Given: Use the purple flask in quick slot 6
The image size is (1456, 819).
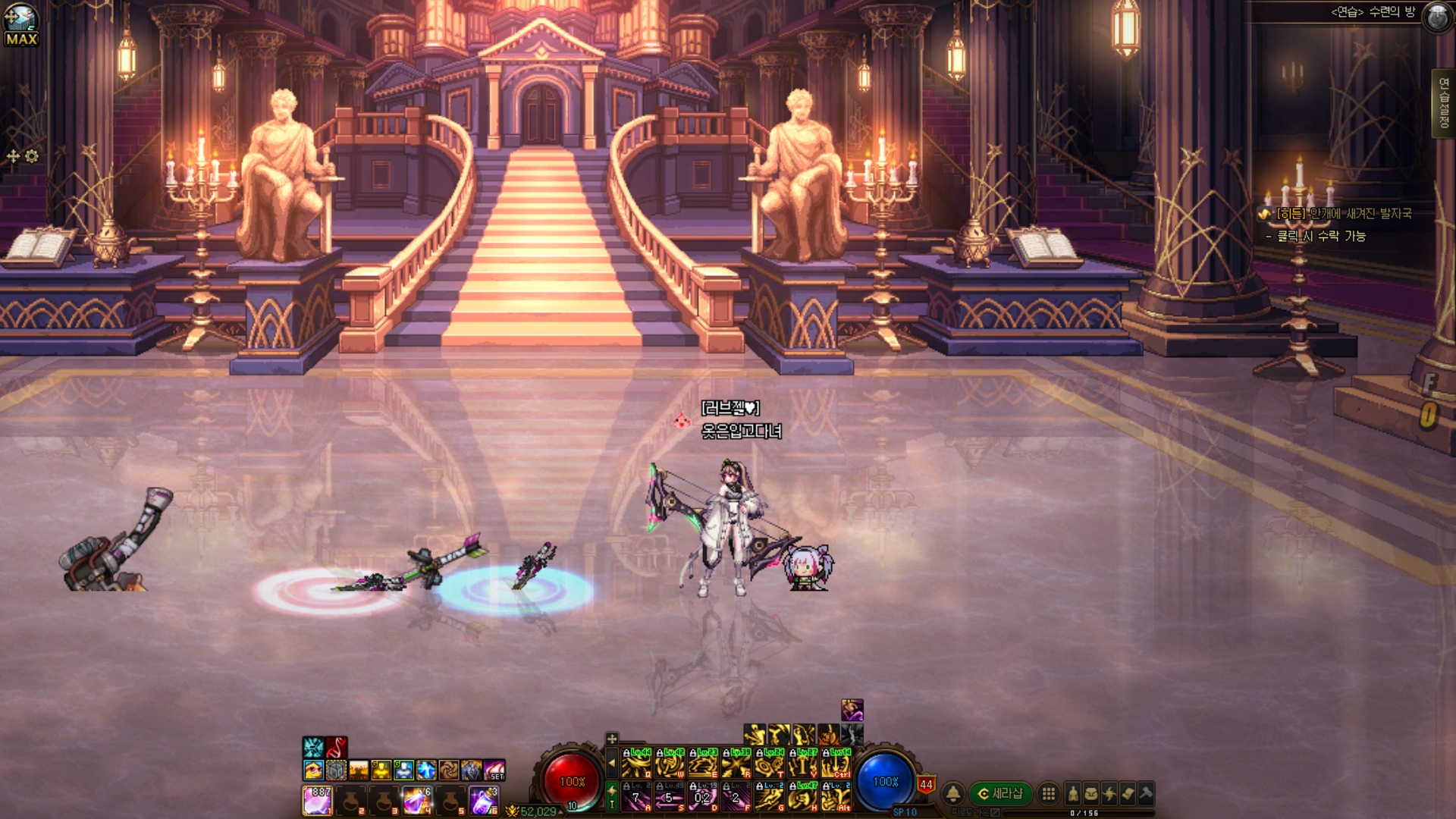Looking at the screenshot, I should coord(483,800).
